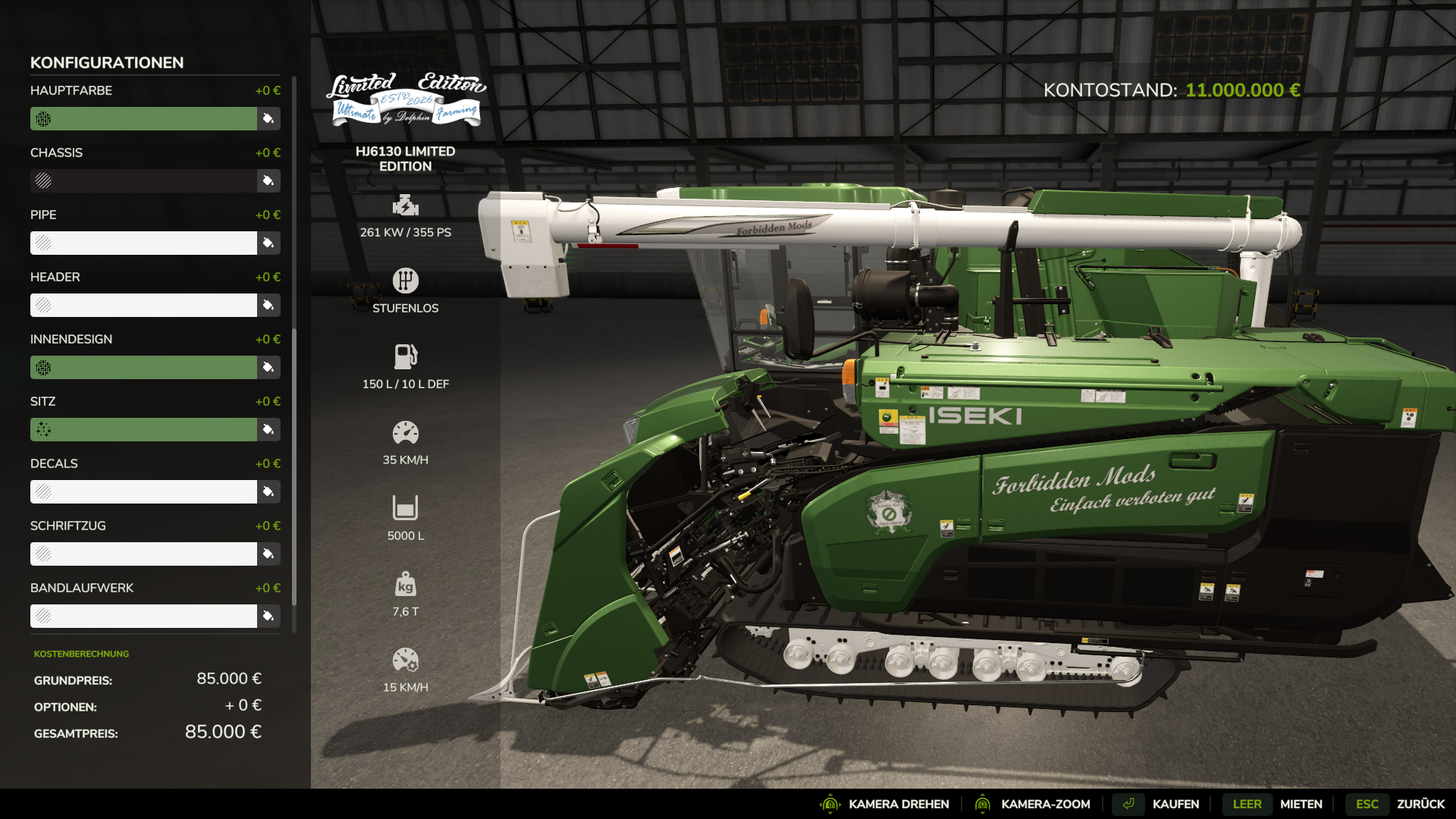Open the Header color option
The height and width of the screenshot is (819, 1456).
[143, 305]
